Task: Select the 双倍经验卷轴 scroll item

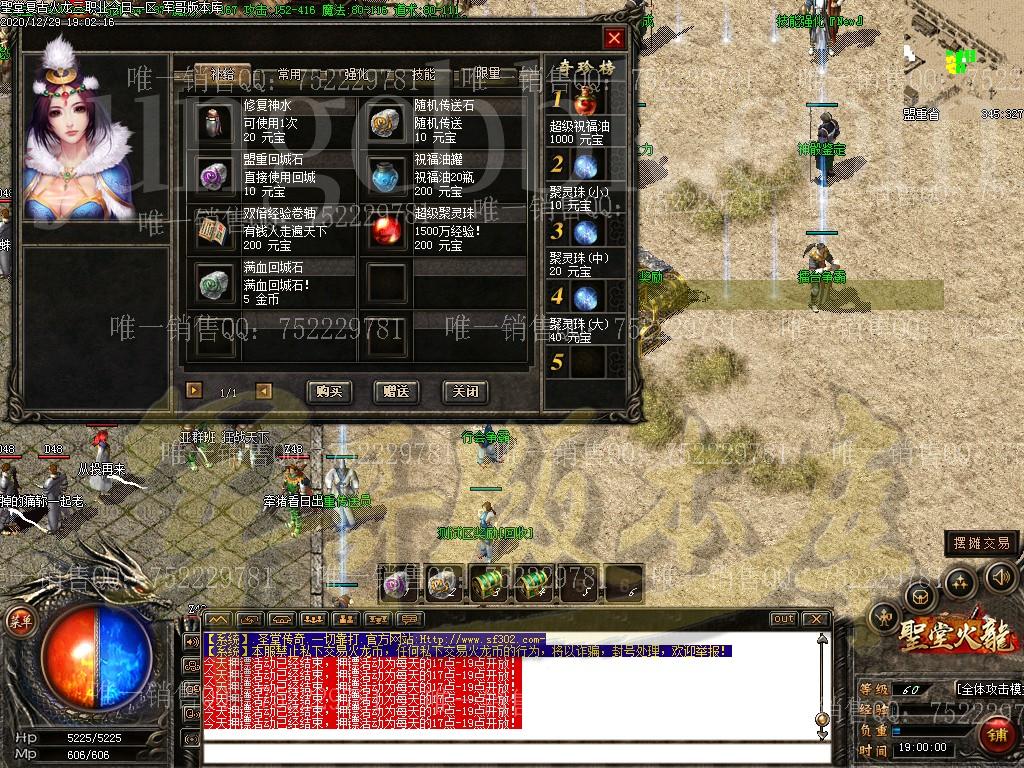Action: pos(214,230)
